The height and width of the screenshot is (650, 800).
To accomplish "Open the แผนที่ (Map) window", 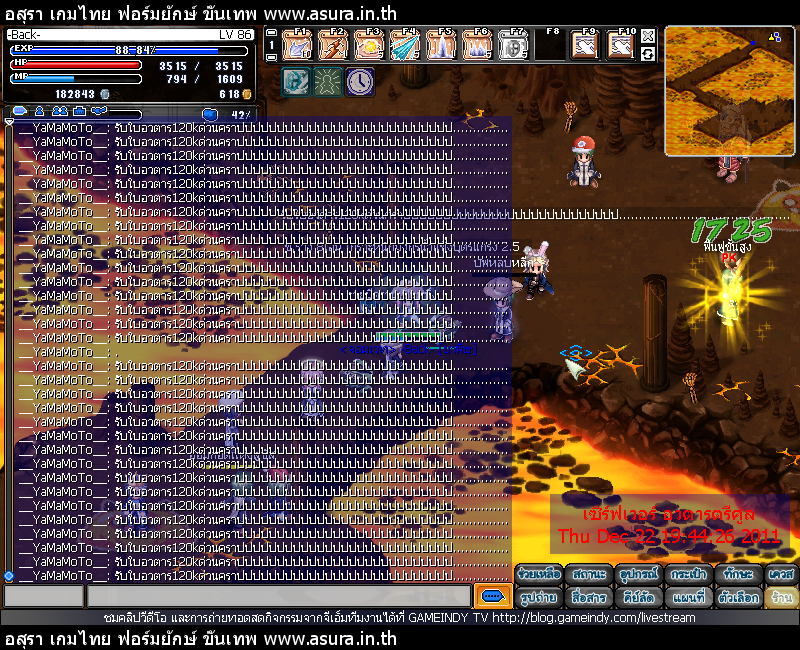I will (688, 597).
